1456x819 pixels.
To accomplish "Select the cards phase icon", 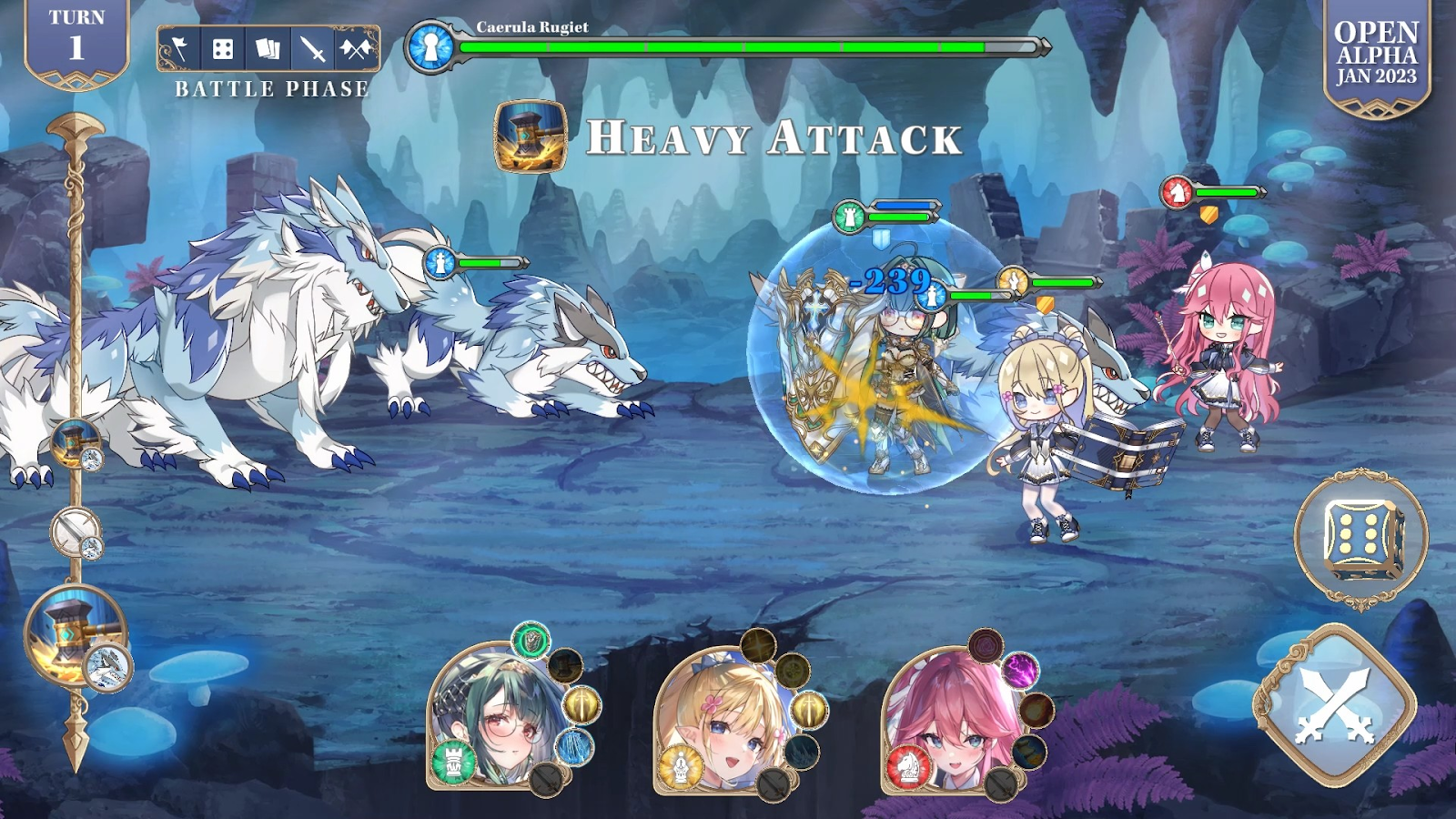I will 268,49.
